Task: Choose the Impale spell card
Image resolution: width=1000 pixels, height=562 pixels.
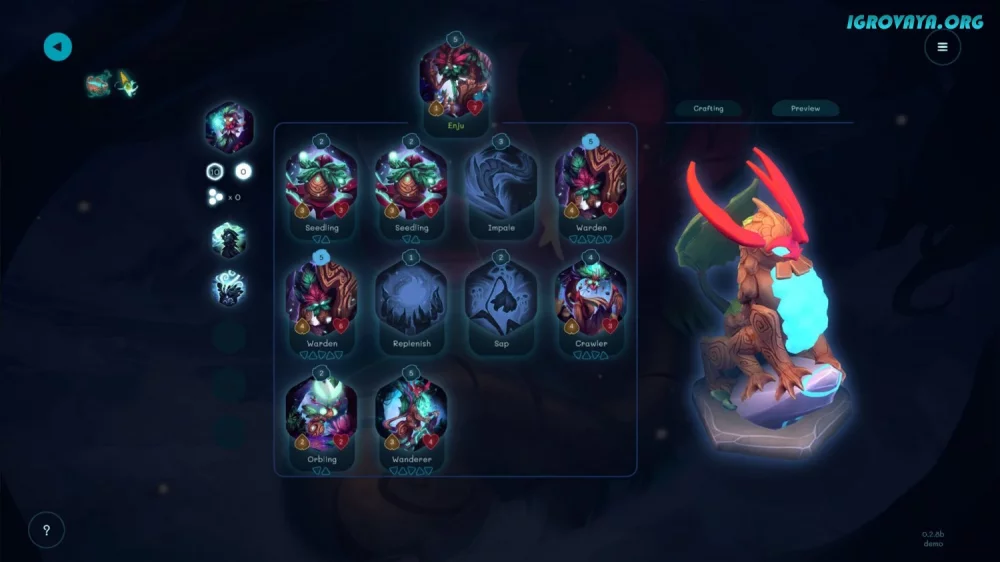Action: [x=501, y=186]
